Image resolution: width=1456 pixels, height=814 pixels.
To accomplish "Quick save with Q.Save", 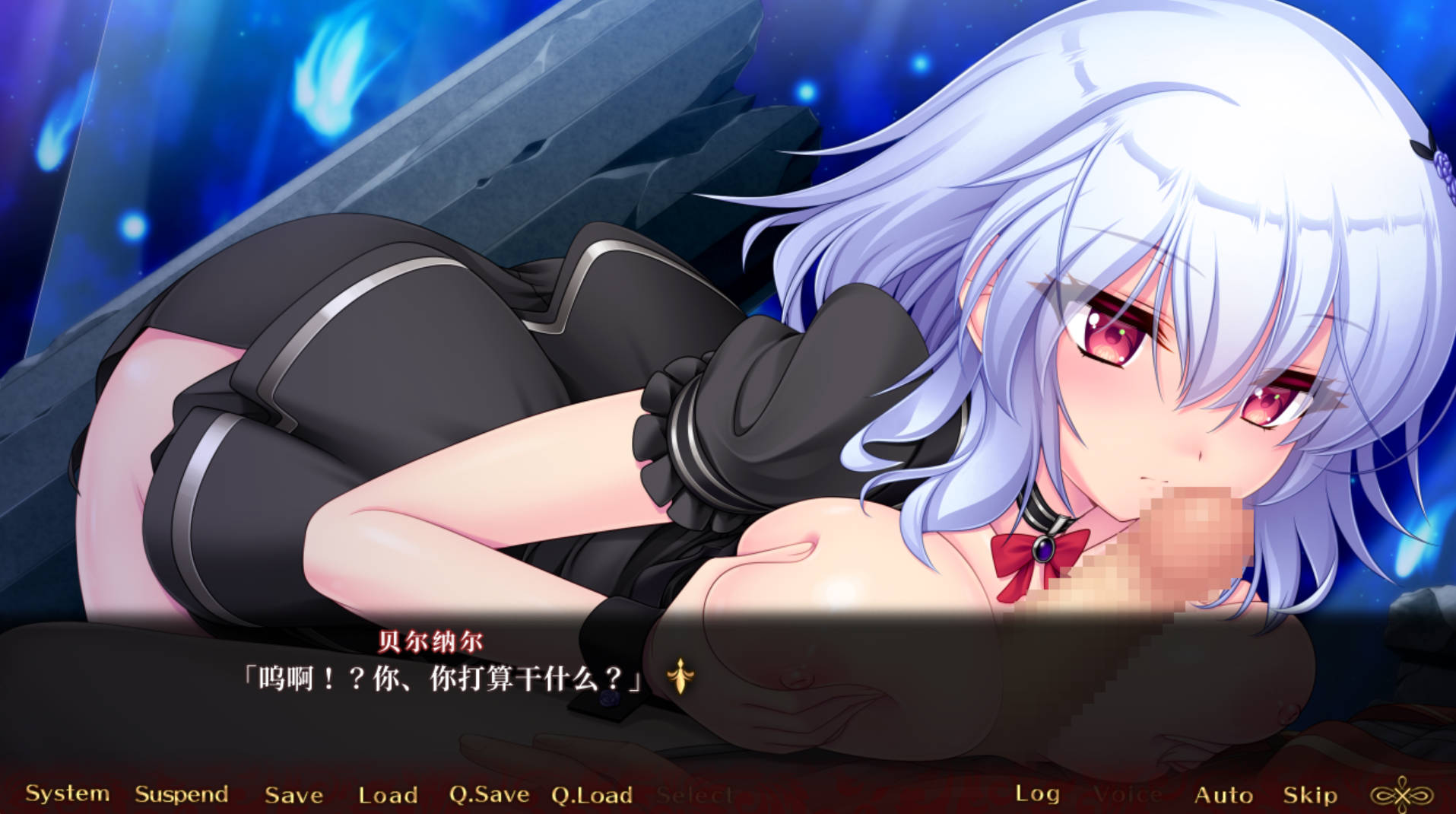I will pyautogui.click(x=489, y=794).
